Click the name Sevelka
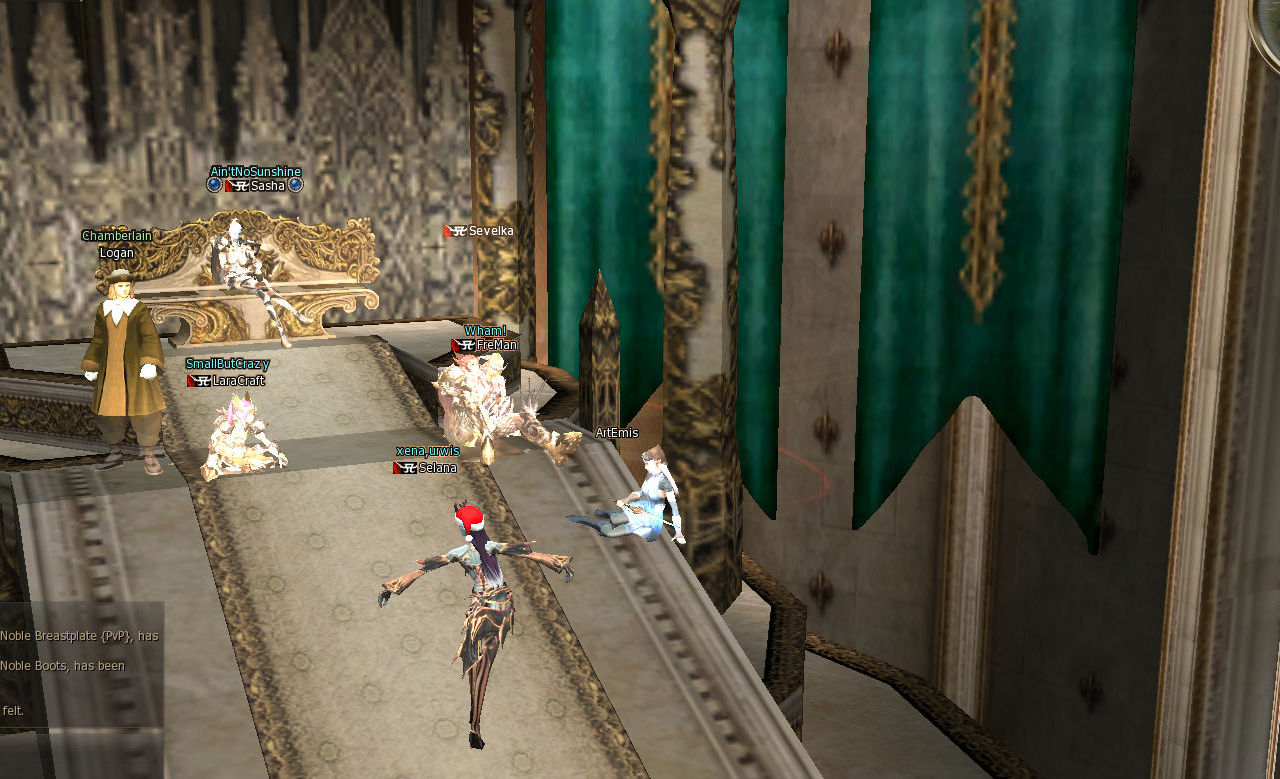 (x=491, y=232)
